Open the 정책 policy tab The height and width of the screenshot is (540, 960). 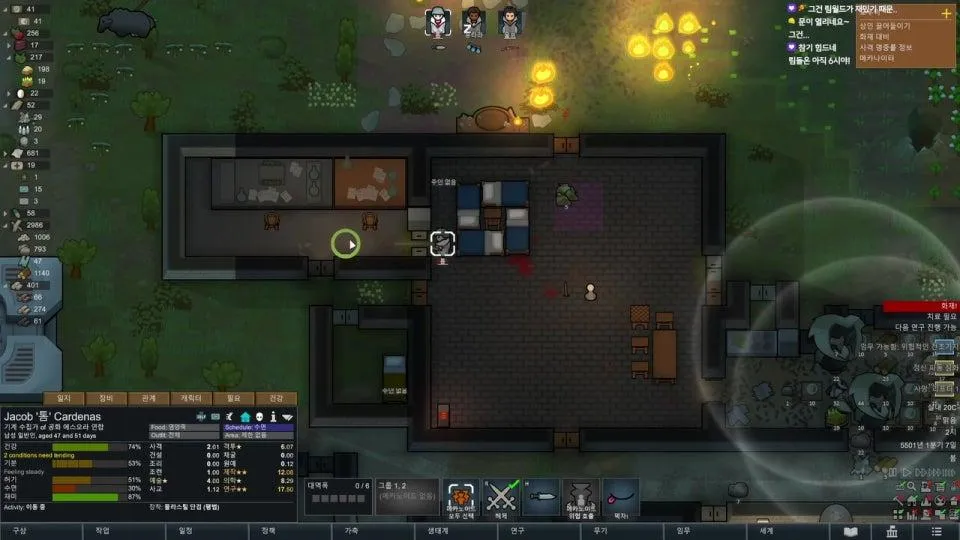pyautogui.click(x=268, y=531)
